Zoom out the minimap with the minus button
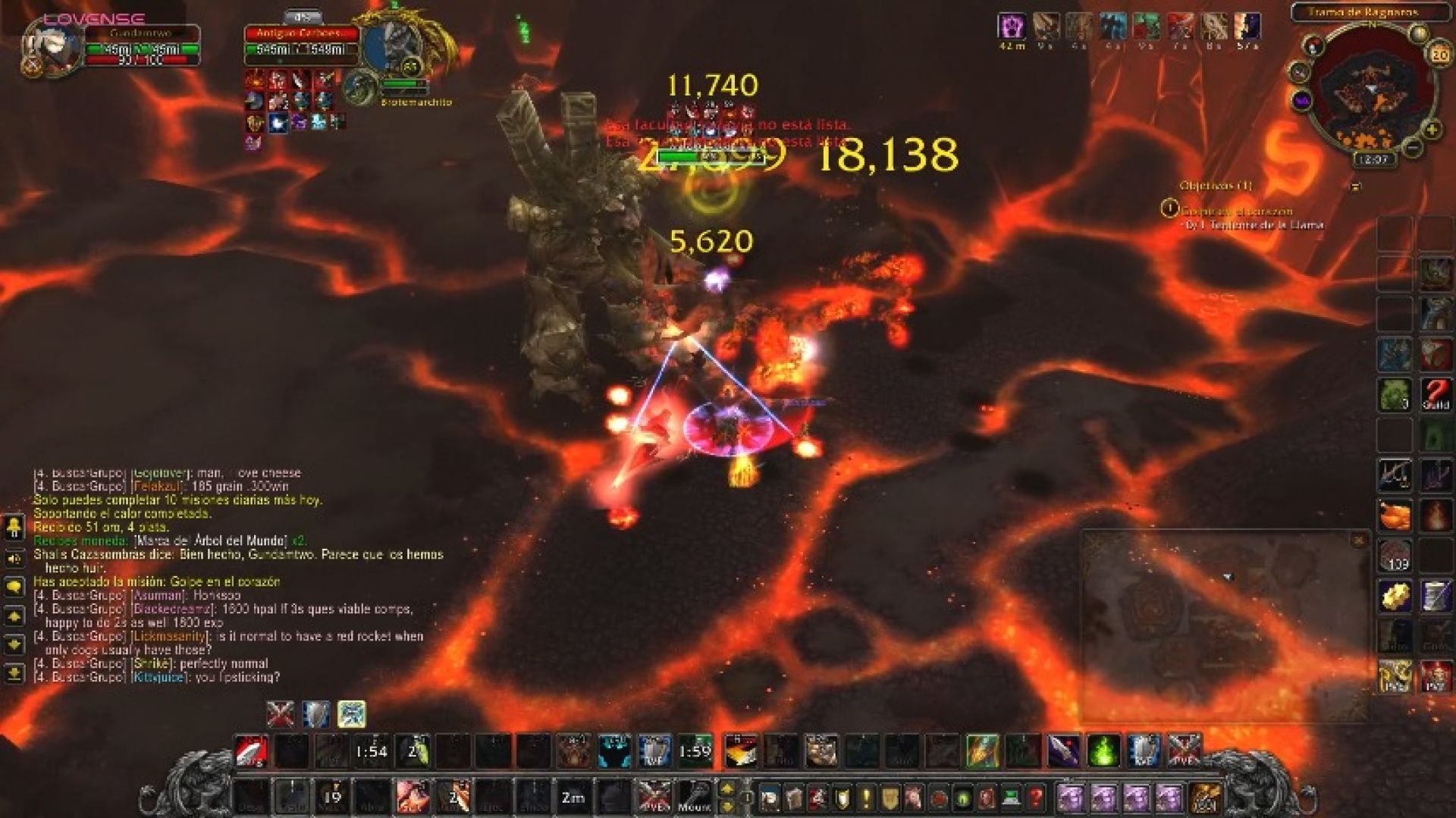The width and height of the screenshot is (1456, 818). coord(1413,149)
